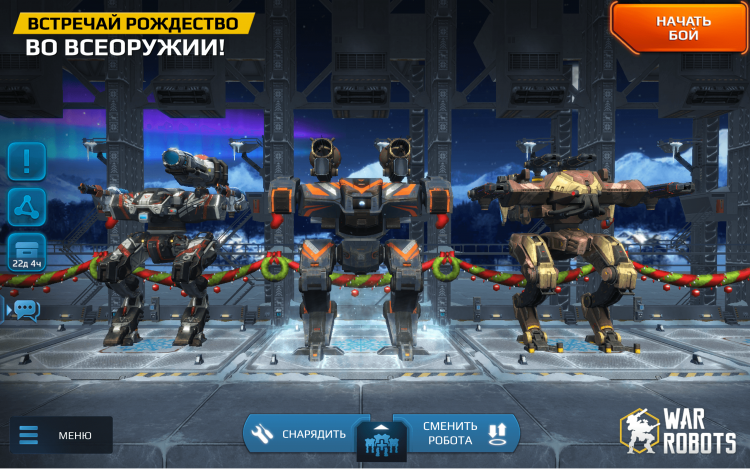Image resolution: width=750 pixels, height=469 pixels.
Task: Tap the triangle network nodes icon
Action: pyautogui.click(x=27, y=207)
